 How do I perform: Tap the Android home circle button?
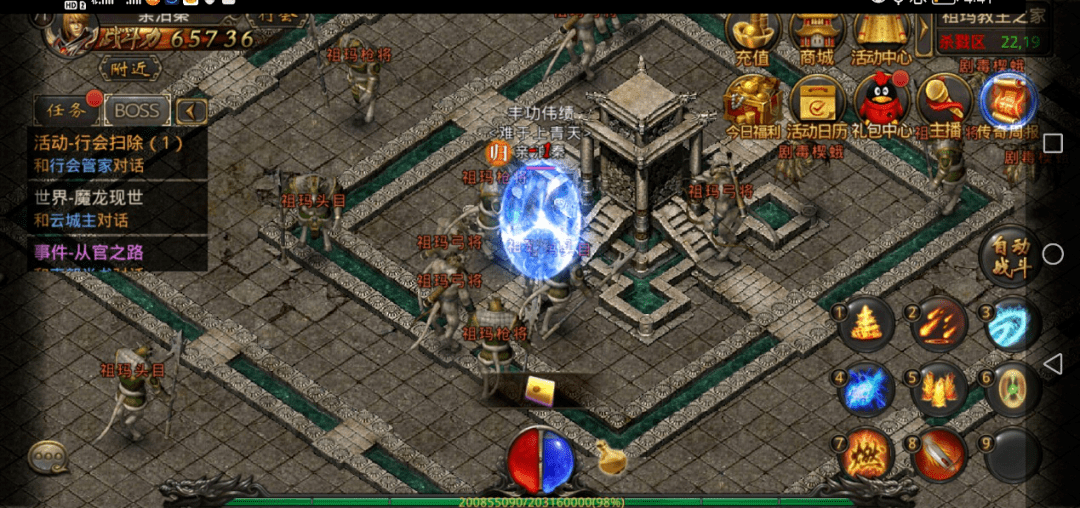click(x=1052, y=254)
